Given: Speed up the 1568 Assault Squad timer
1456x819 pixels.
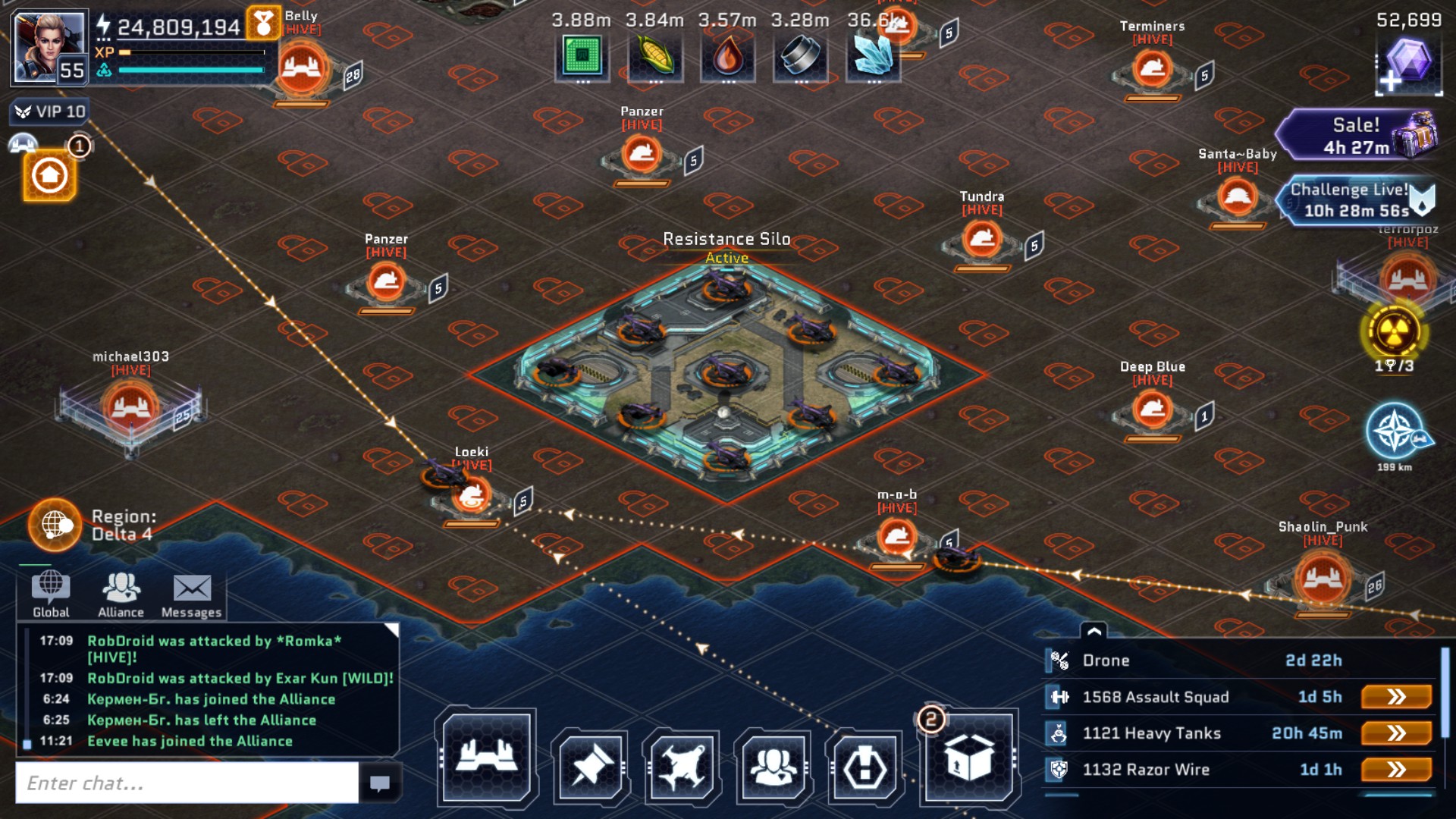Looking at the screenshot, I should (1396, 697).
